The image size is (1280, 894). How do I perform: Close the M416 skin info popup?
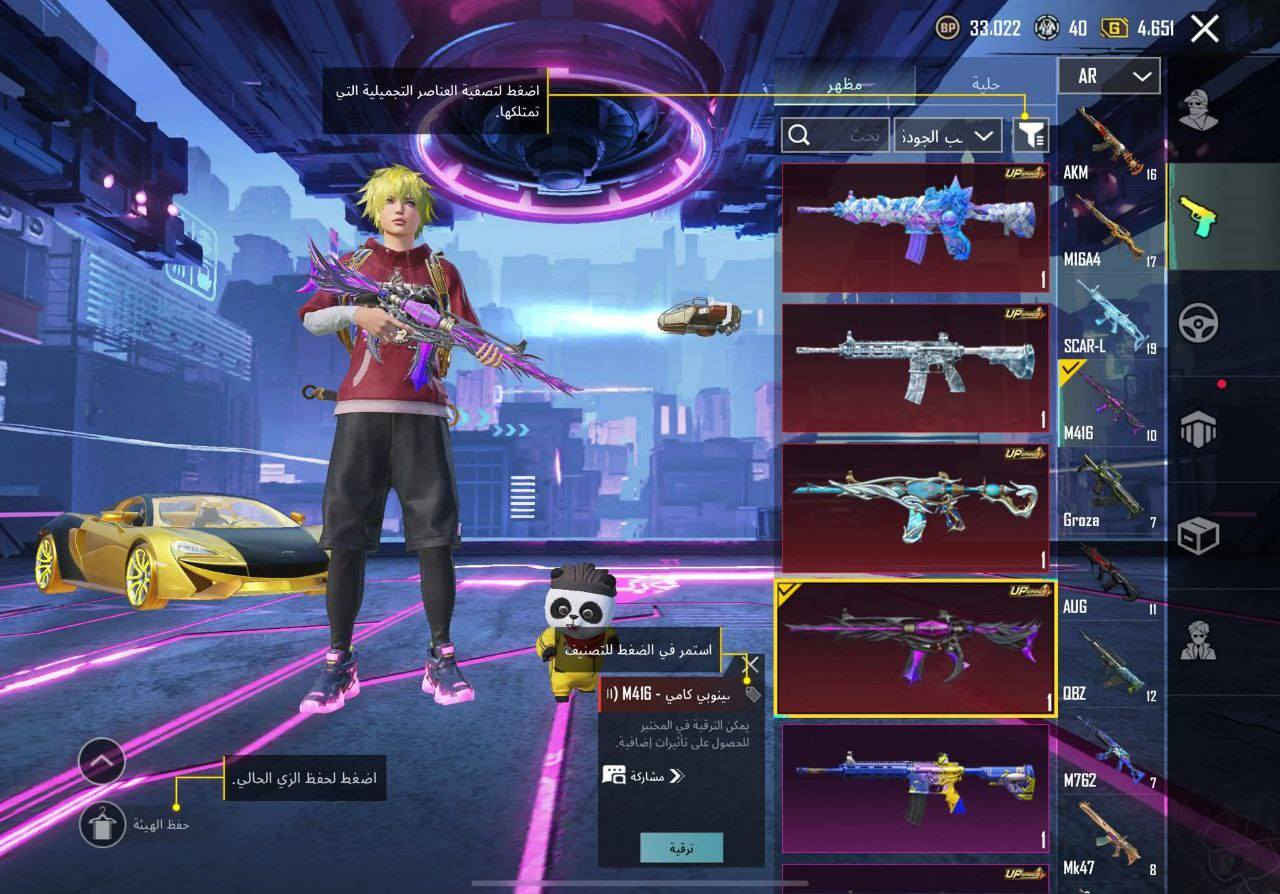tap(752, 663)
